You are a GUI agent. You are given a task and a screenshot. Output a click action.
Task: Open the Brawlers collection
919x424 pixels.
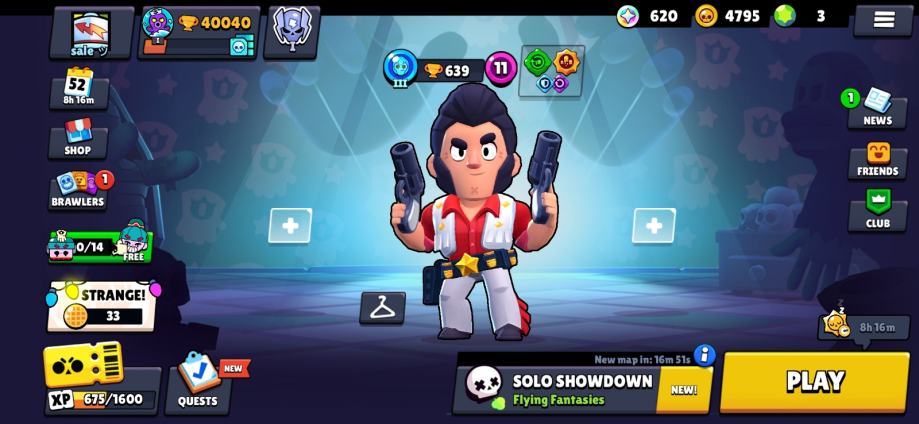[78, 189]
